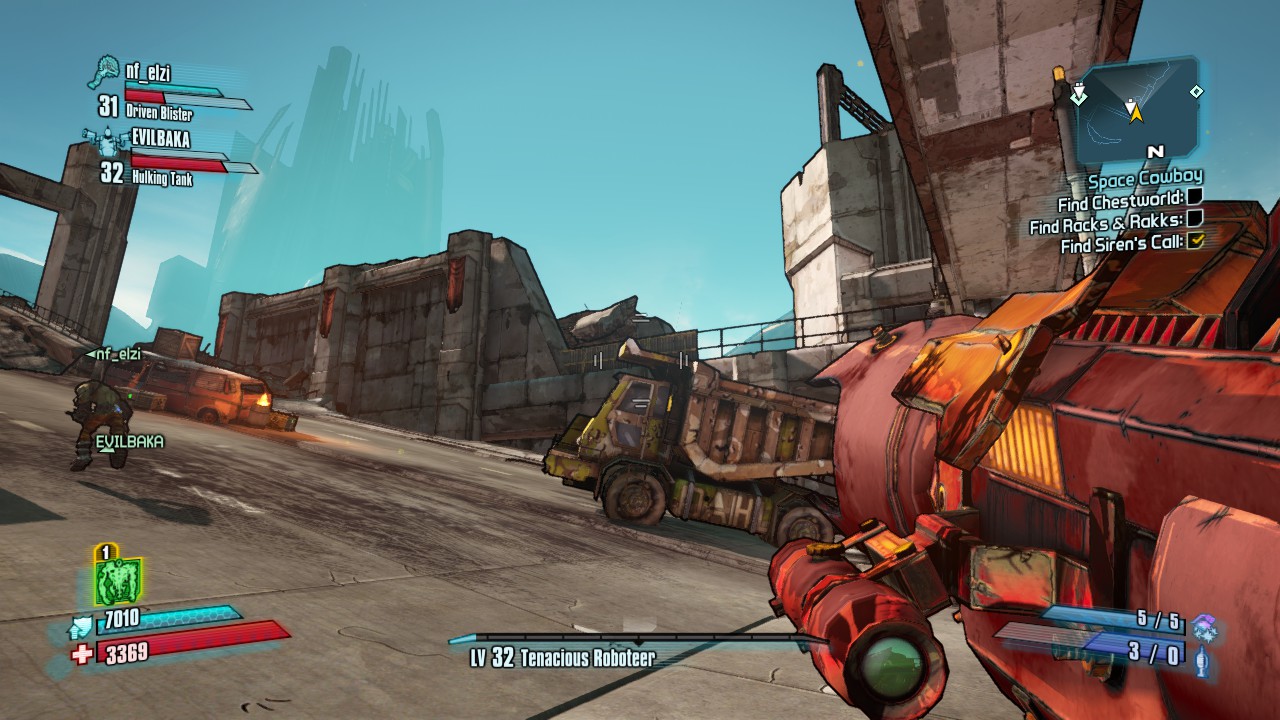Select EVILBAKA in the party list
Viewport: 1280px width, 720px height.
tap(160, 139)
